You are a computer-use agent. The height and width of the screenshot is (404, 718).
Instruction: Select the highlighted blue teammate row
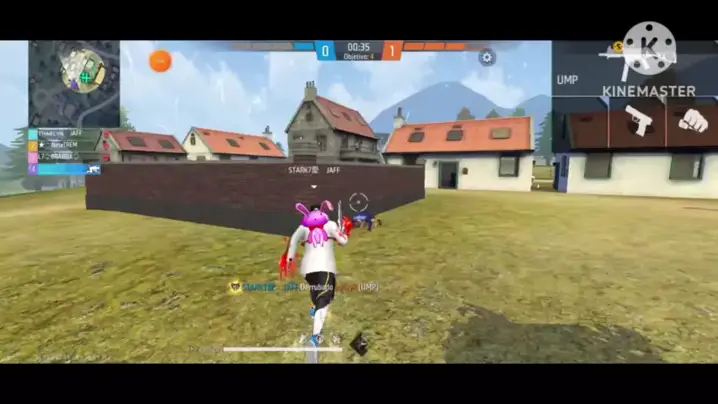coord(63,170)
